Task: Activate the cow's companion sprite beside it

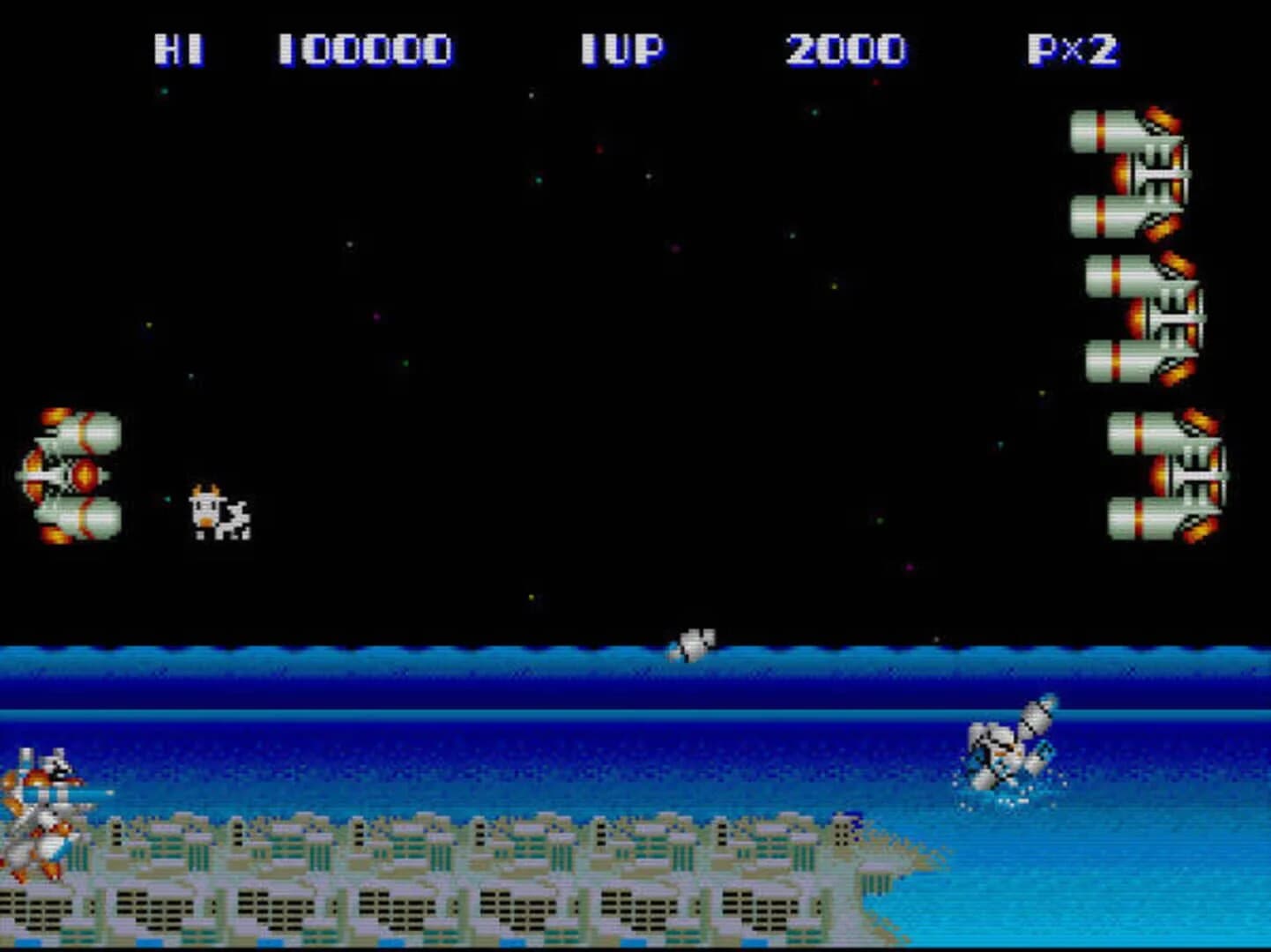Action: pyautogui.click(x=236, y=520)
